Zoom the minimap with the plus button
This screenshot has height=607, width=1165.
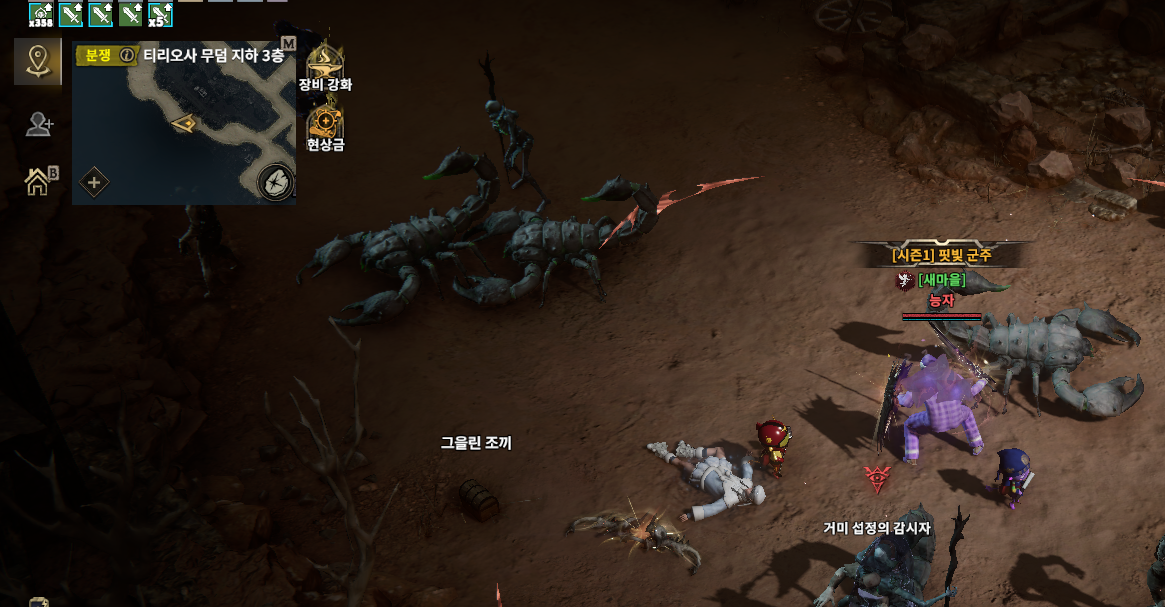pyautogui.click(x=94, y=182)
